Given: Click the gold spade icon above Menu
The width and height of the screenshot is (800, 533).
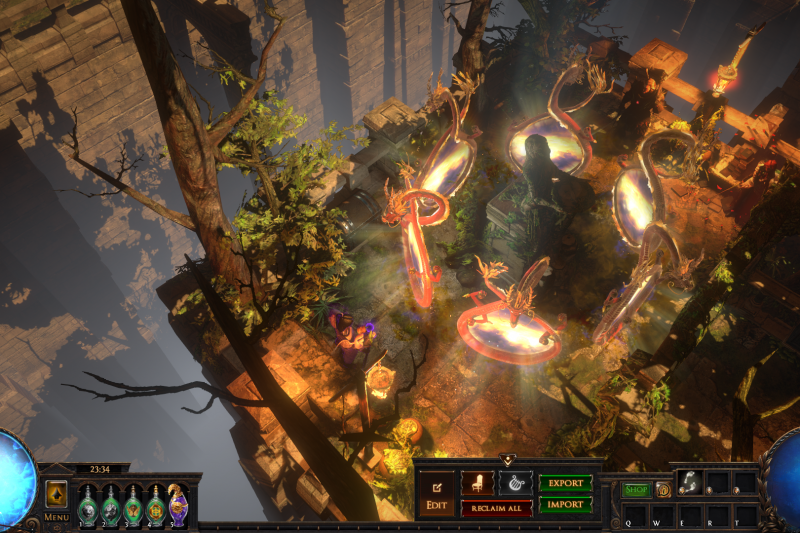Looking at the screenshot, I should point(56,495).
